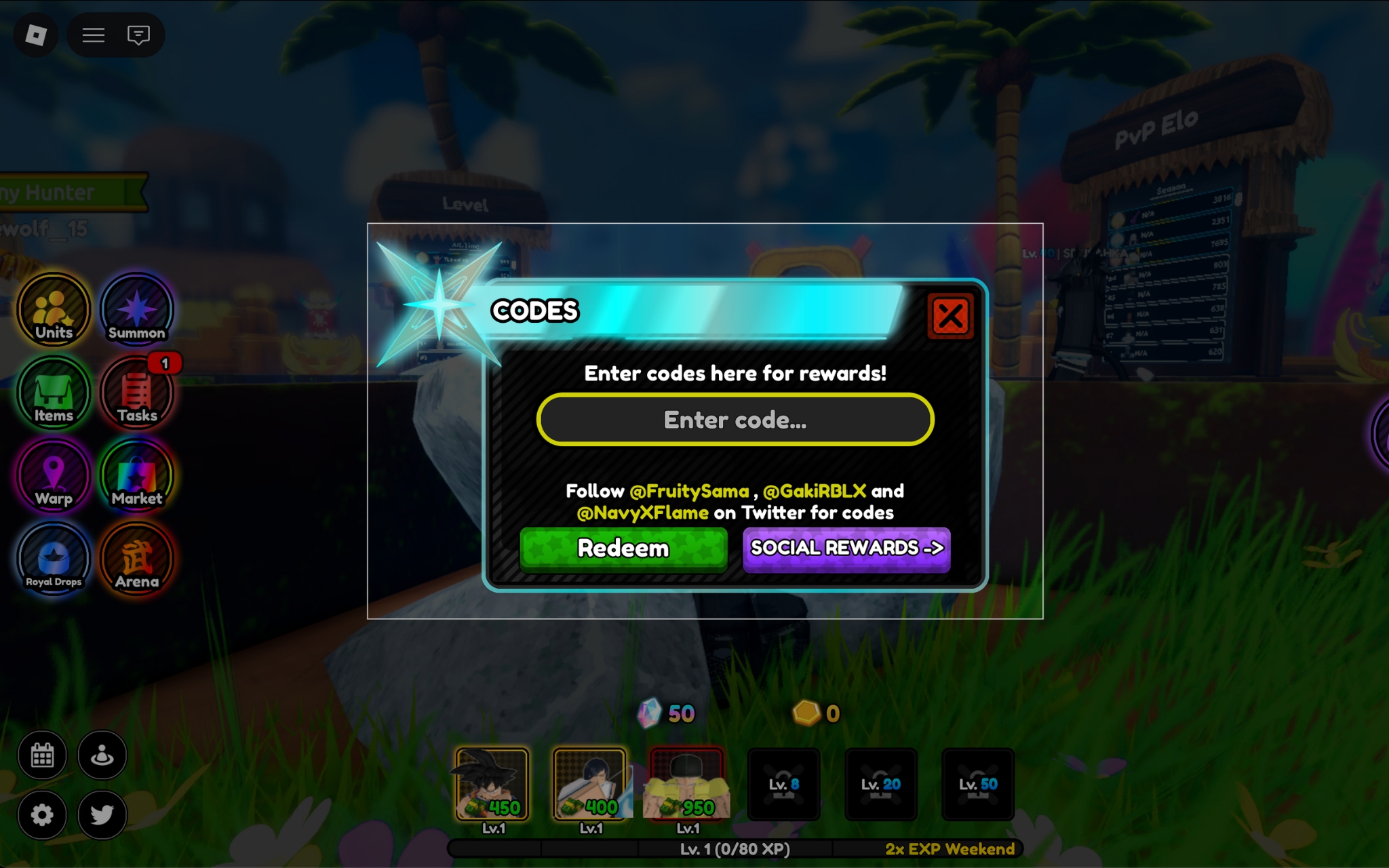Open the player avatar menu
1389x868 pixels.
click(x=102, y=755)
